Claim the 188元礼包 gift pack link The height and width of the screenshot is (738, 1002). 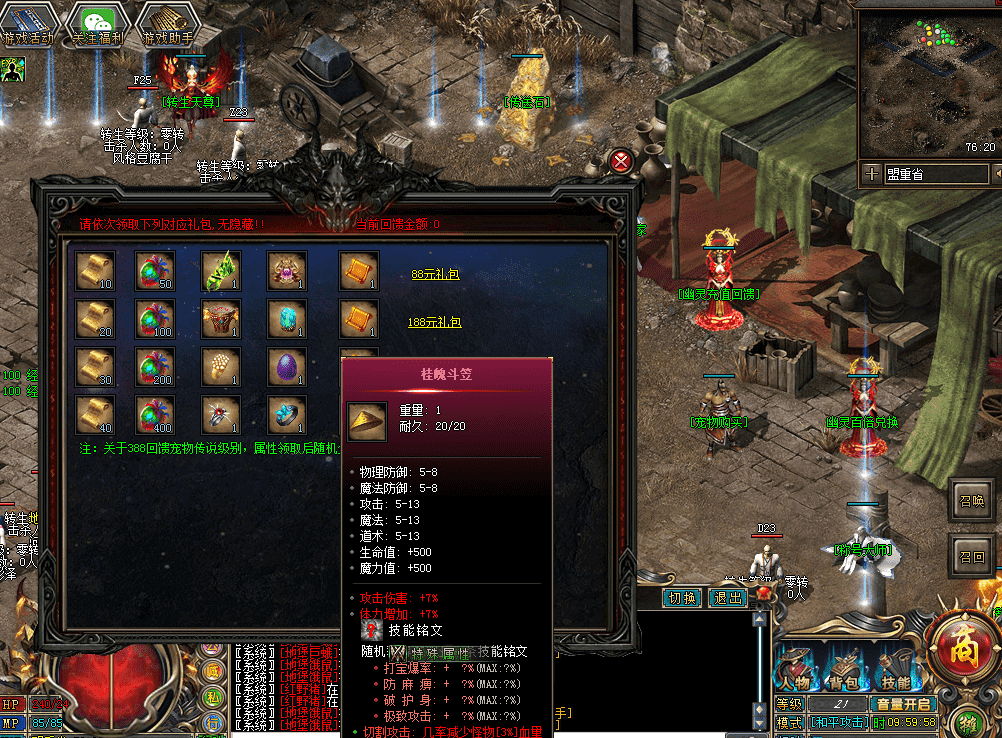click(x=435, y=322)
